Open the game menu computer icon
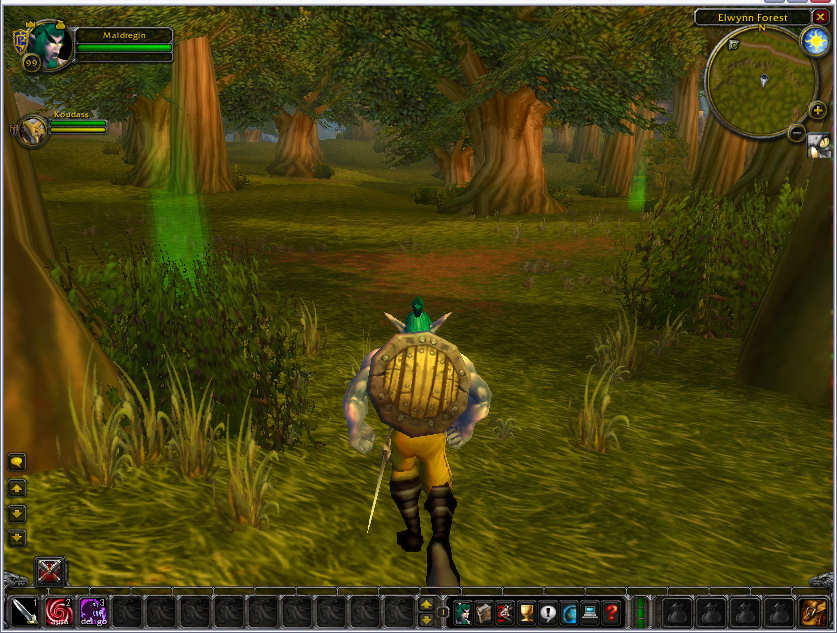The height and width of the screenshot is (633, 837). (x=590, y=612)
